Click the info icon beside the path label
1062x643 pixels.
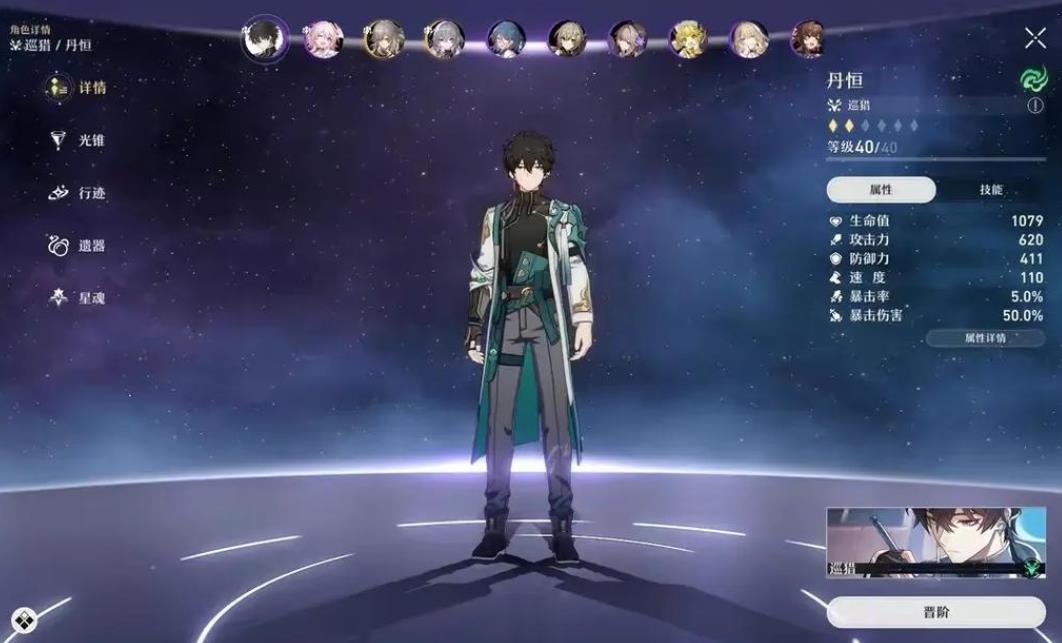coord(1035,105)
